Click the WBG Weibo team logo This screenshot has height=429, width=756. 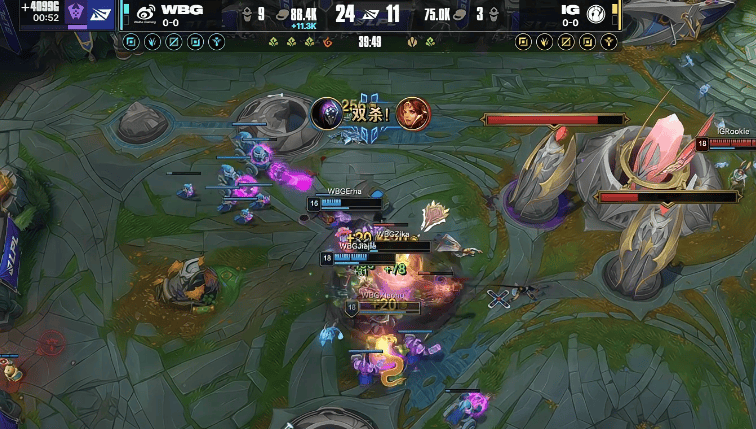145,14
